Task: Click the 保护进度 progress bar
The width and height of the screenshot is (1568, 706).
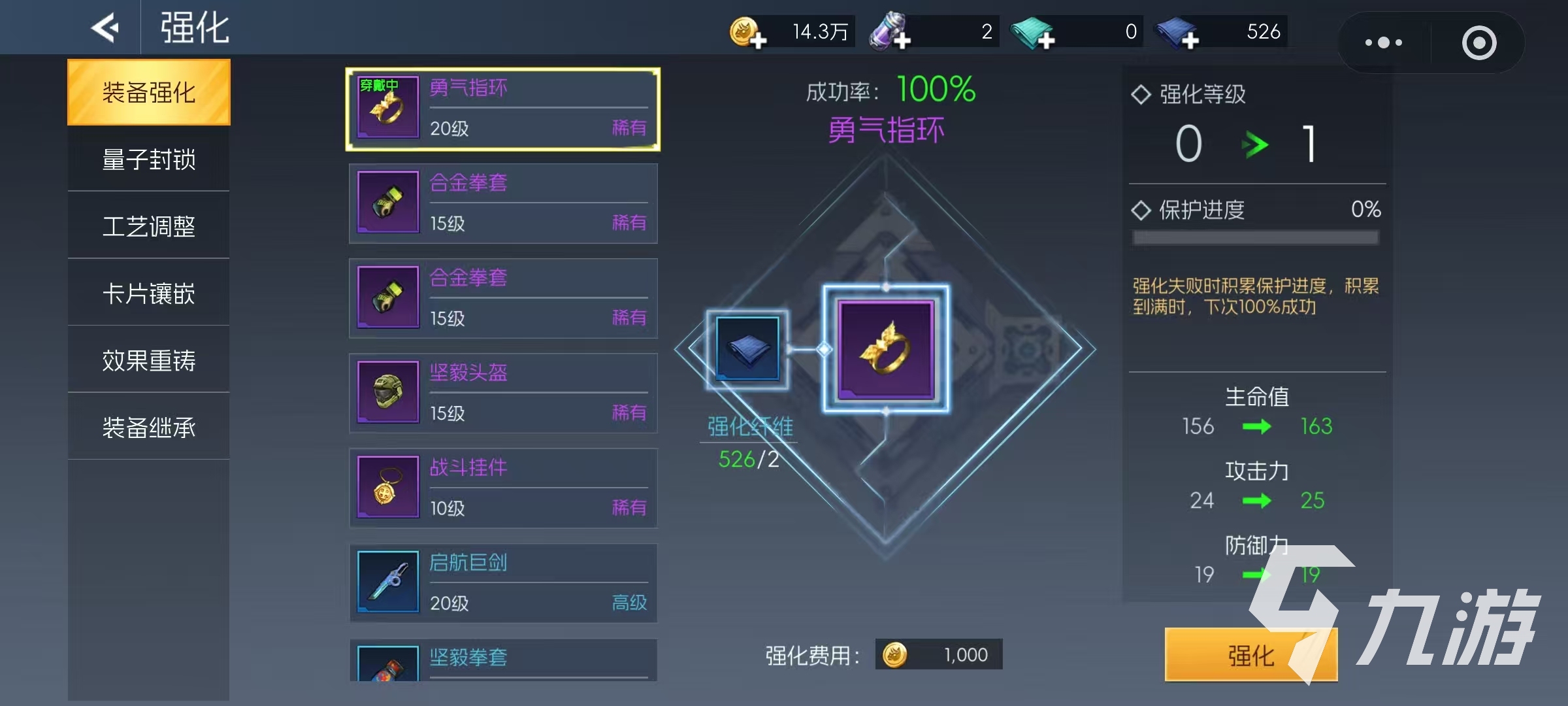Action: (x=1252, y=237)
